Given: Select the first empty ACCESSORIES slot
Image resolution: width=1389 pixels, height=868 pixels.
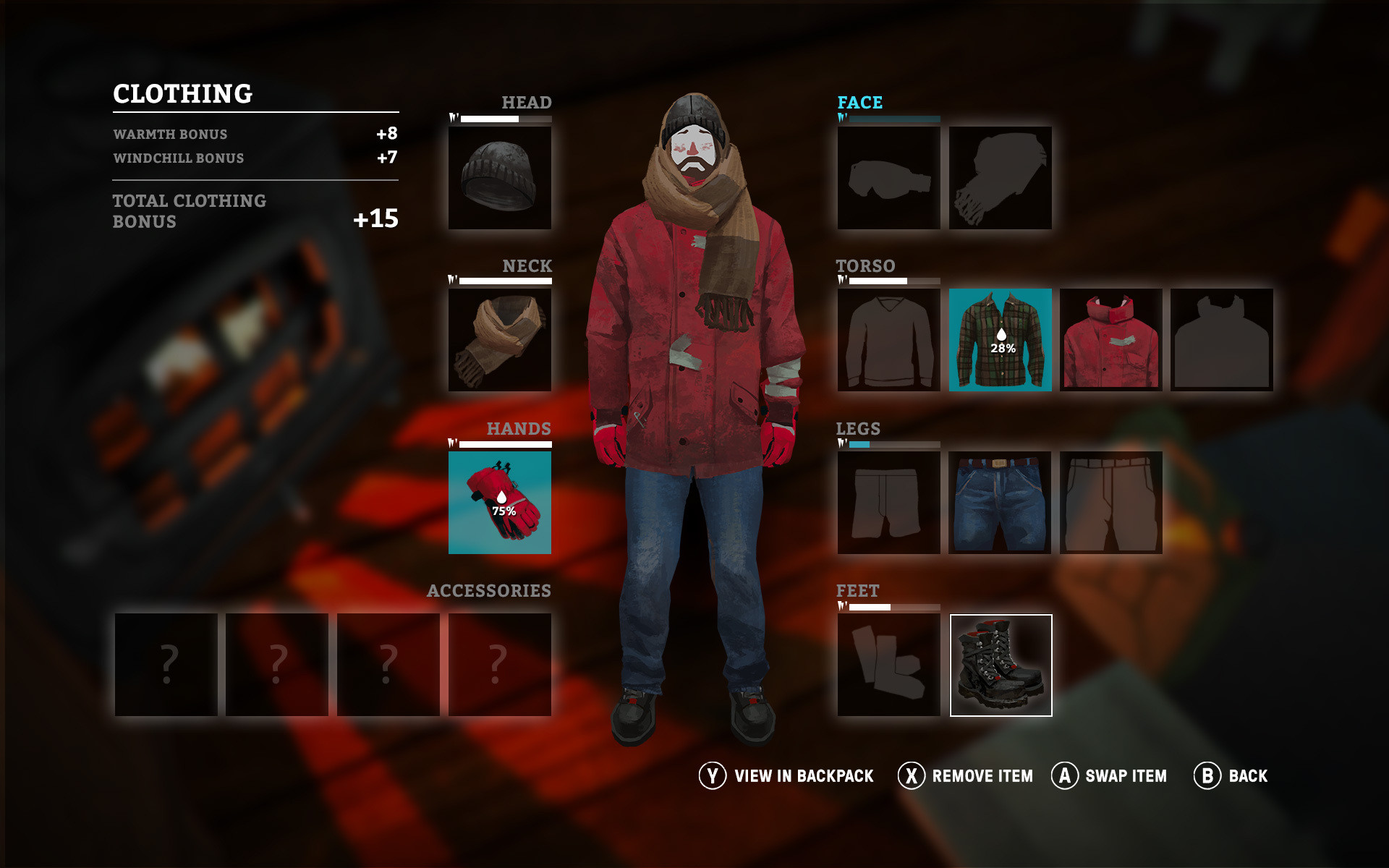Looking at the screenshot, I should 168,663.
